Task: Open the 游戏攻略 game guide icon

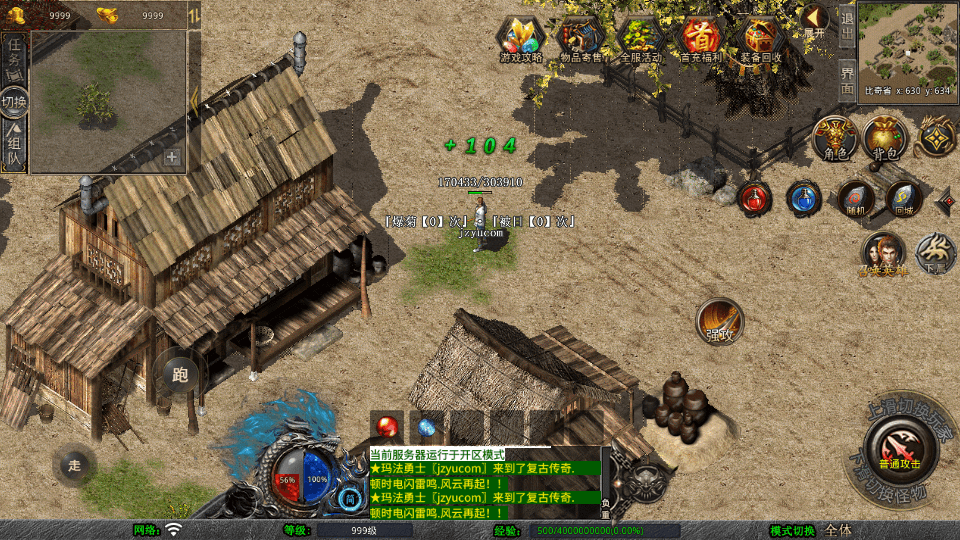Action: (x=521, y=40)
